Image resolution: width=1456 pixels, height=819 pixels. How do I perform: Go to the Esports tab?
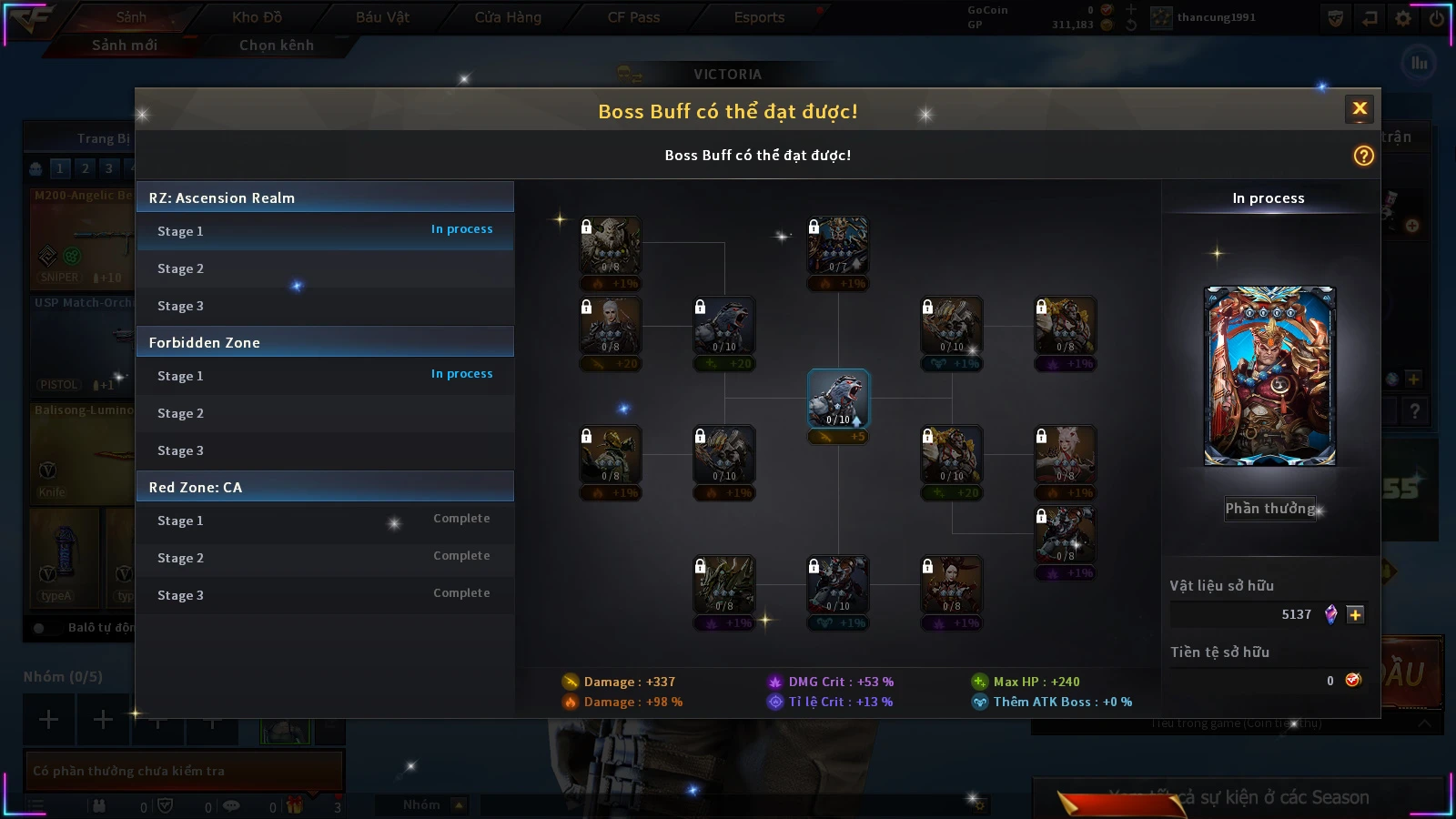759,17
